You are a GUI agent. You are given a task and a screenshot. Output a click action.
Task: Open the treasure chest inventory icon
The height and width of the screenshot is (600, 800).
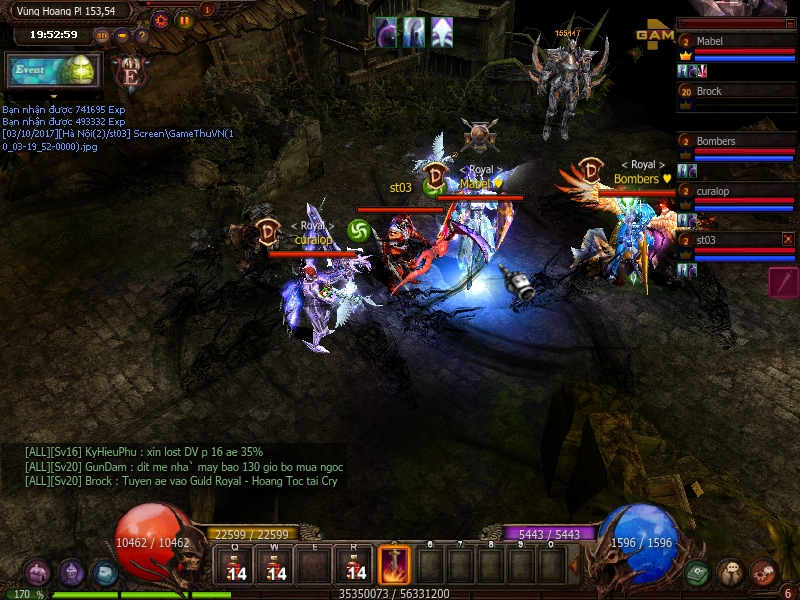[38, 573]
